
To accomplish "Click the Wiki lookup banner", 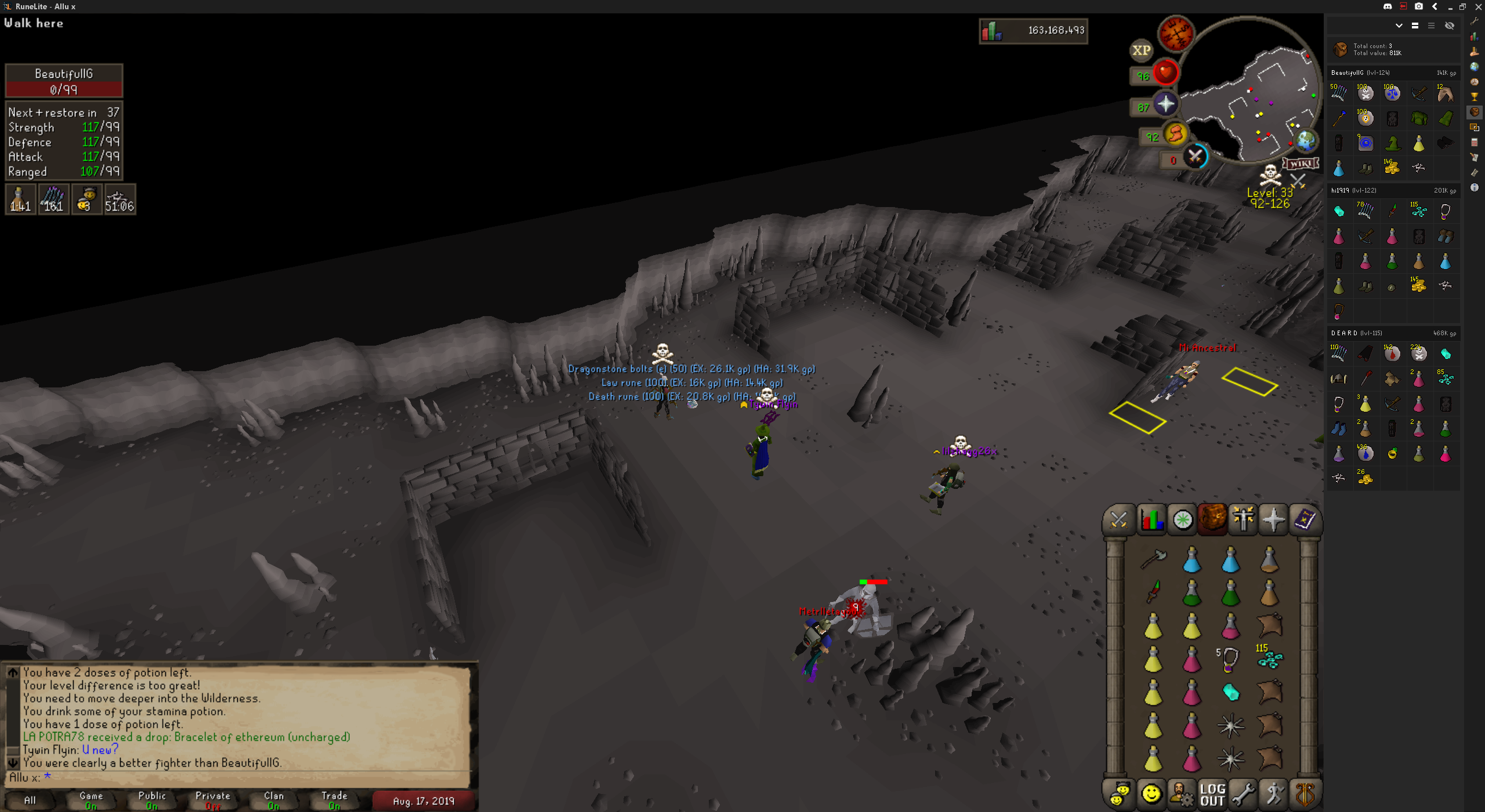I will (x=1300, y=164).
